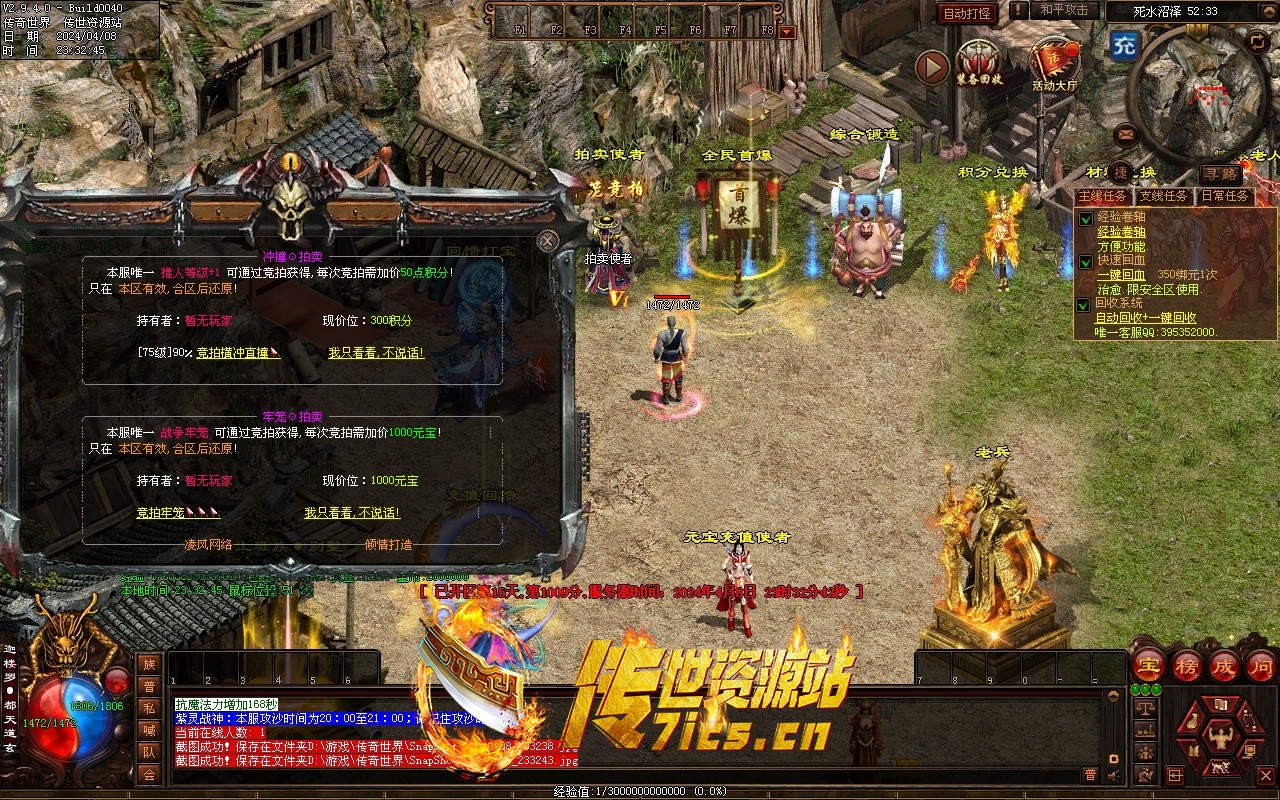Toggle the 自动打怪 auto-fight button
Screen dimensions: 1280x800
pos(968,13)
